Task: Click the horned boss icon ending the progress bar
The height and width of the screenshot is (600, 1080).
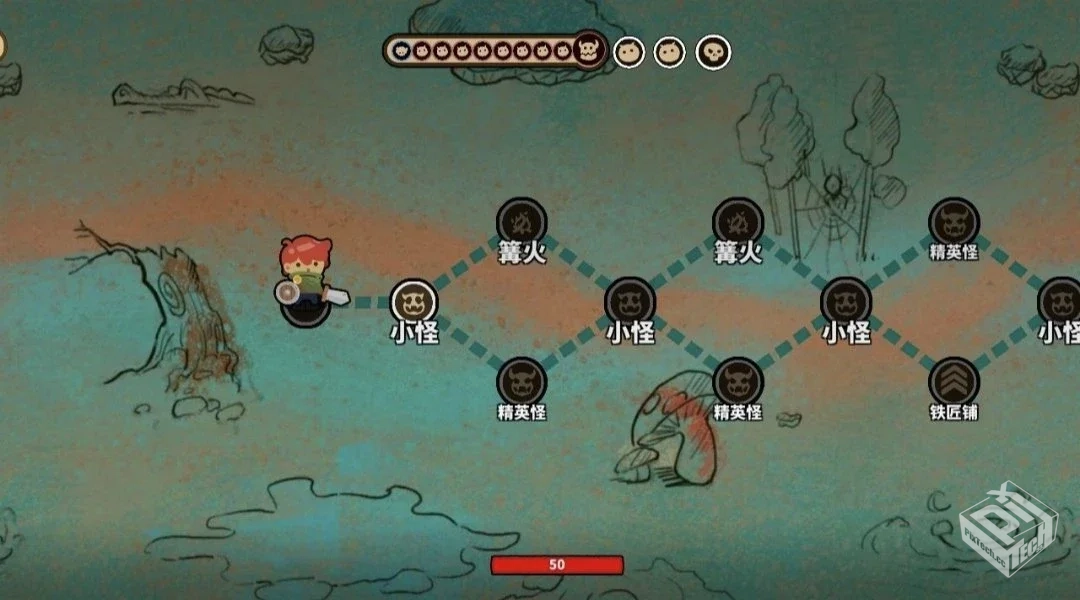Action: pyautogui.click(x=590, y=51)
